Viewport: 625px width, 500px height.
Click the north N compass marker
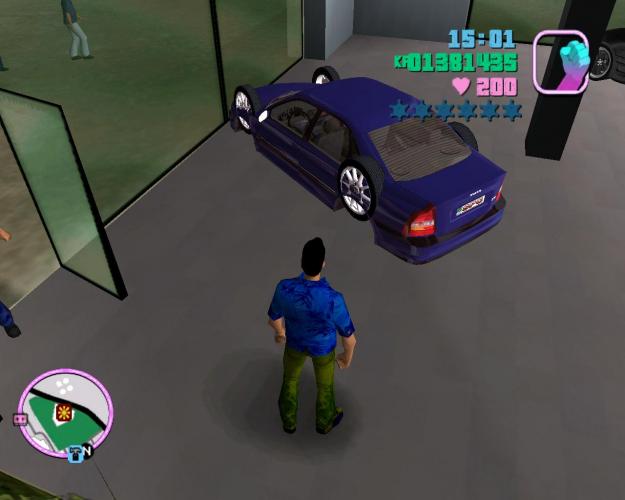click(87, 451)
